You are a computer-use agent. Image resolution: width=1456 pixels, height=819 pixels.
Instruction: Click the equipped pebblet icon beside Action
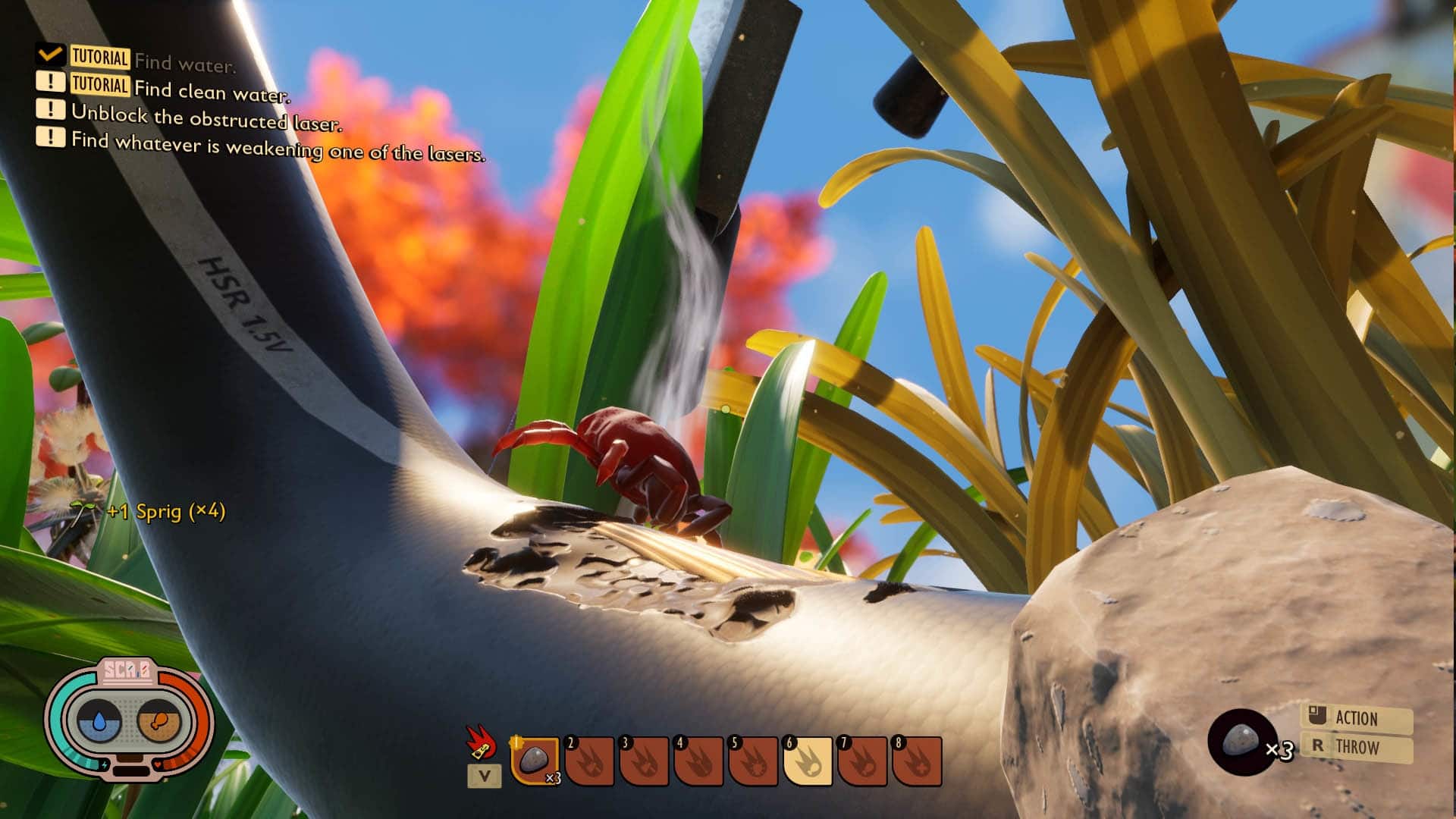point(1241,741)
